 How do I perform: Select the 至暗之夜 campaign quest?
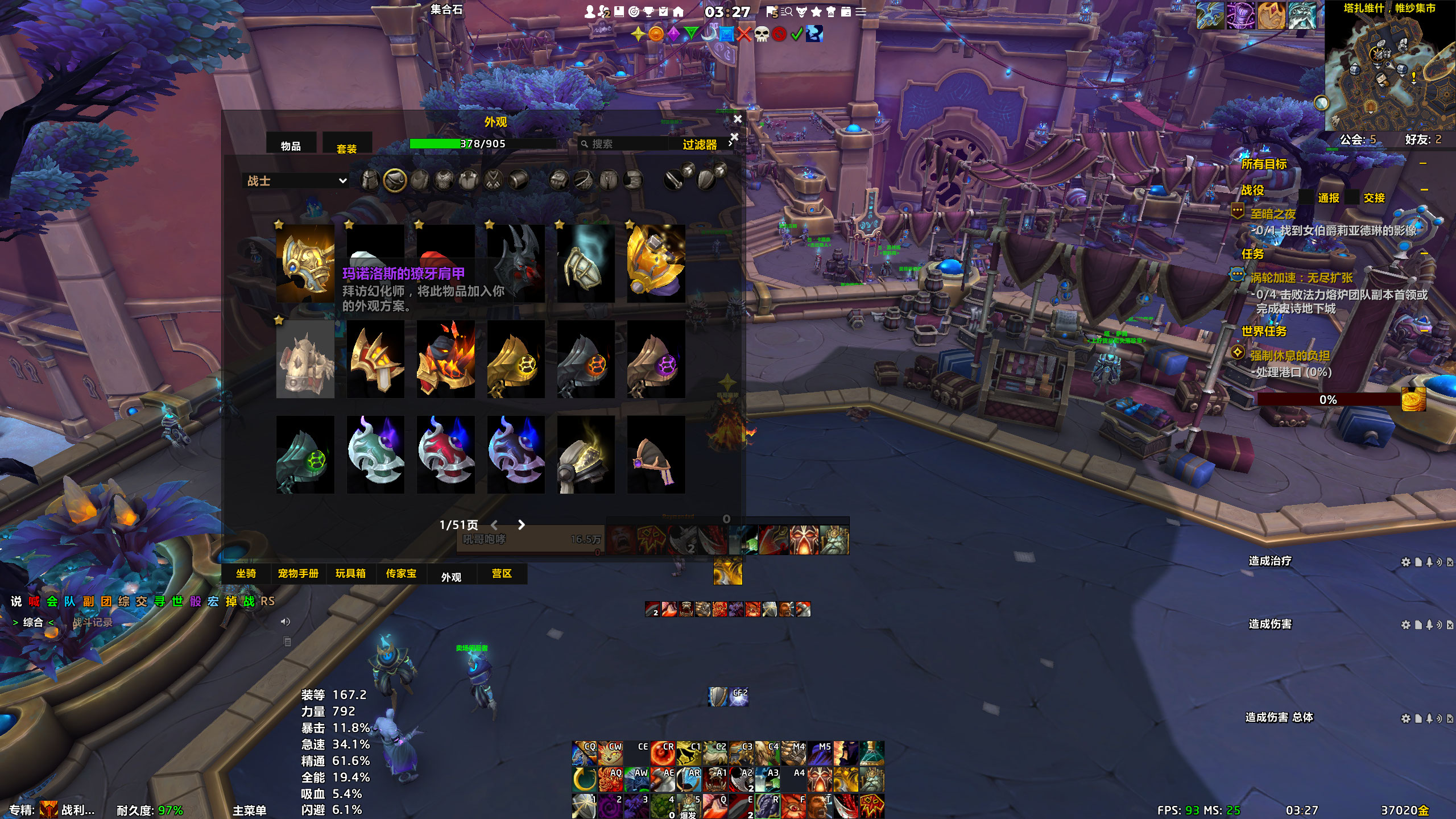(x=1273, y=214)
